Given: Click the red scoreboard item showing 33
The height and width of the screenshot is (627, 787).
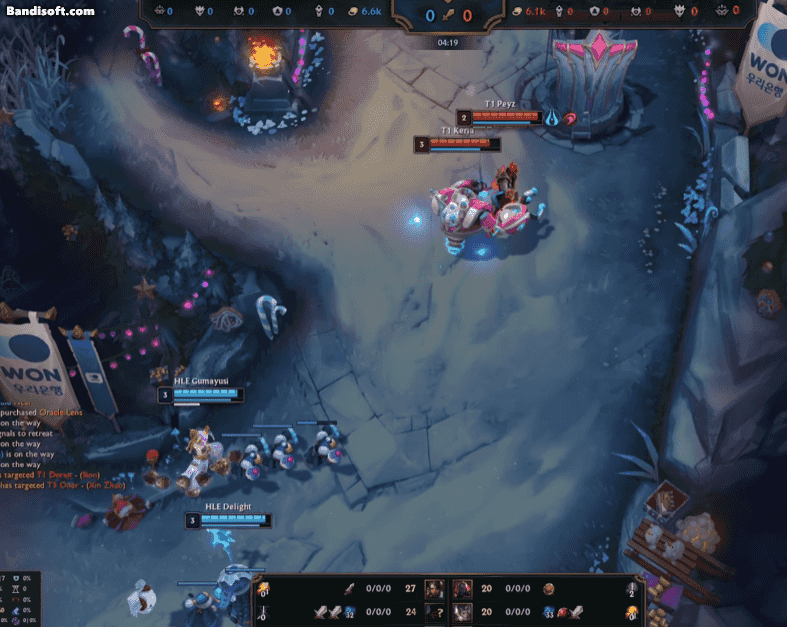Looking at the screenshot, I should point(550,611).
